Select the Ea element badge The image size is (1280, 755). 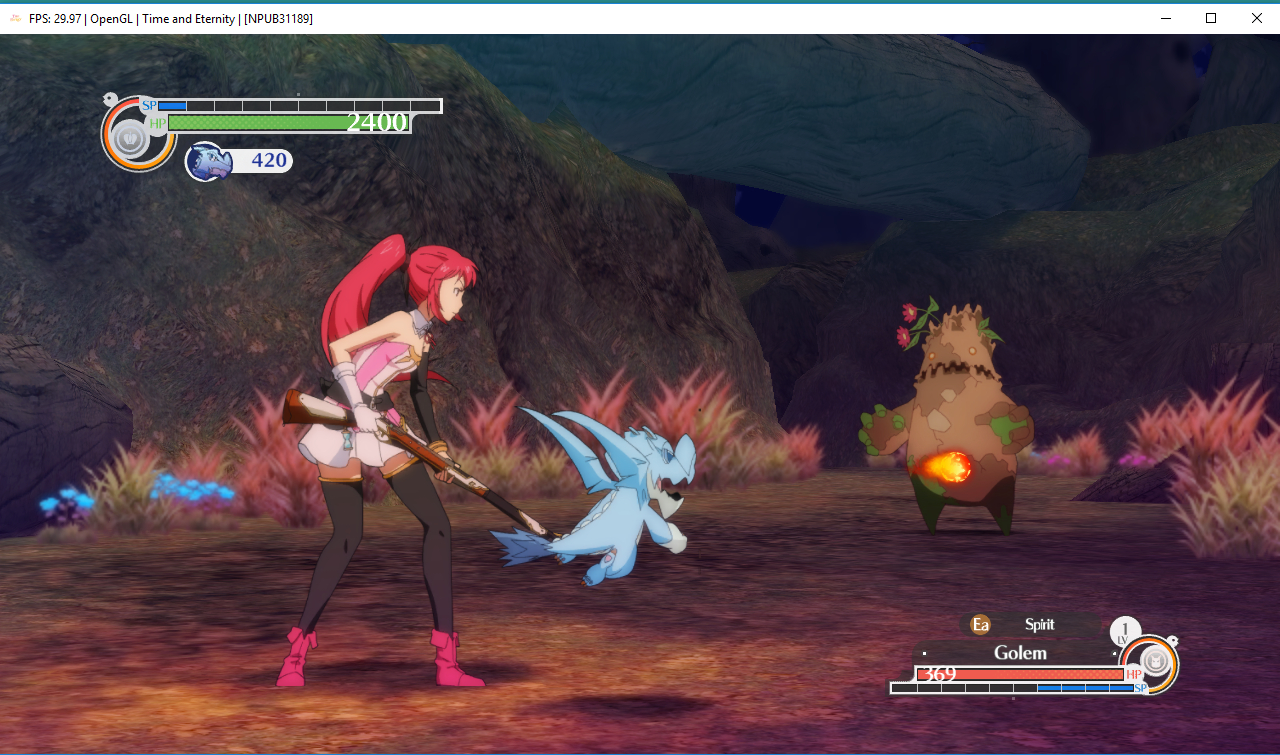pos(981,625)
